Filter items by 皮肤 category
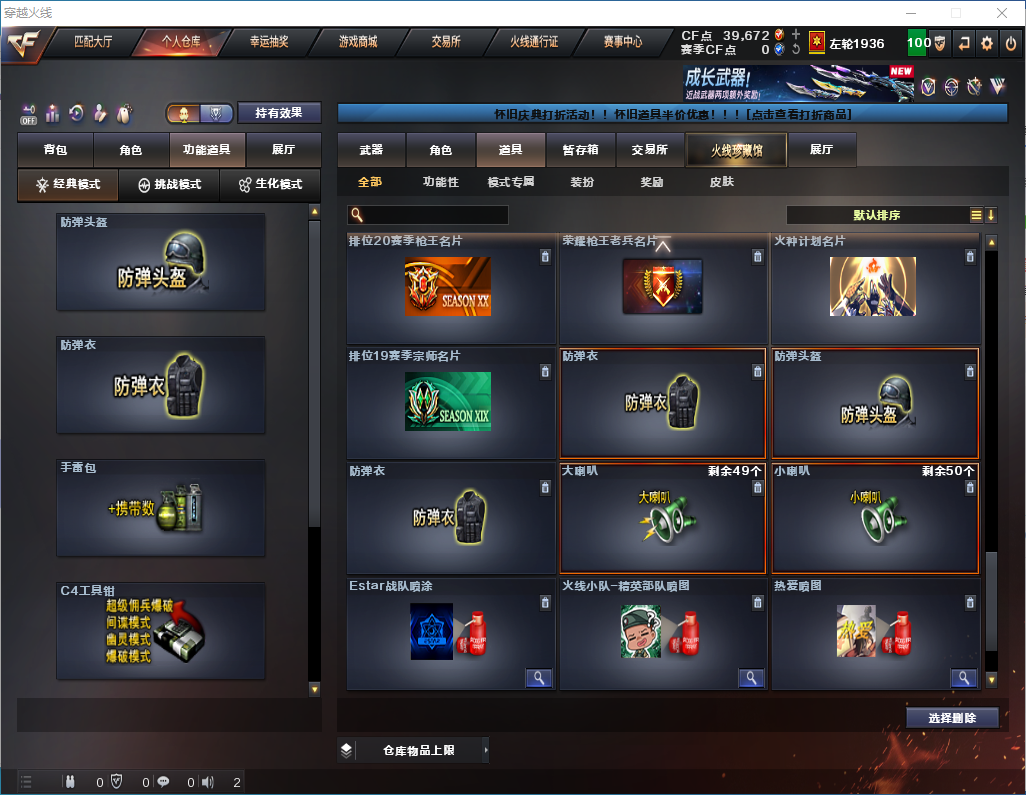The image size is (1026, 795). 721,182
